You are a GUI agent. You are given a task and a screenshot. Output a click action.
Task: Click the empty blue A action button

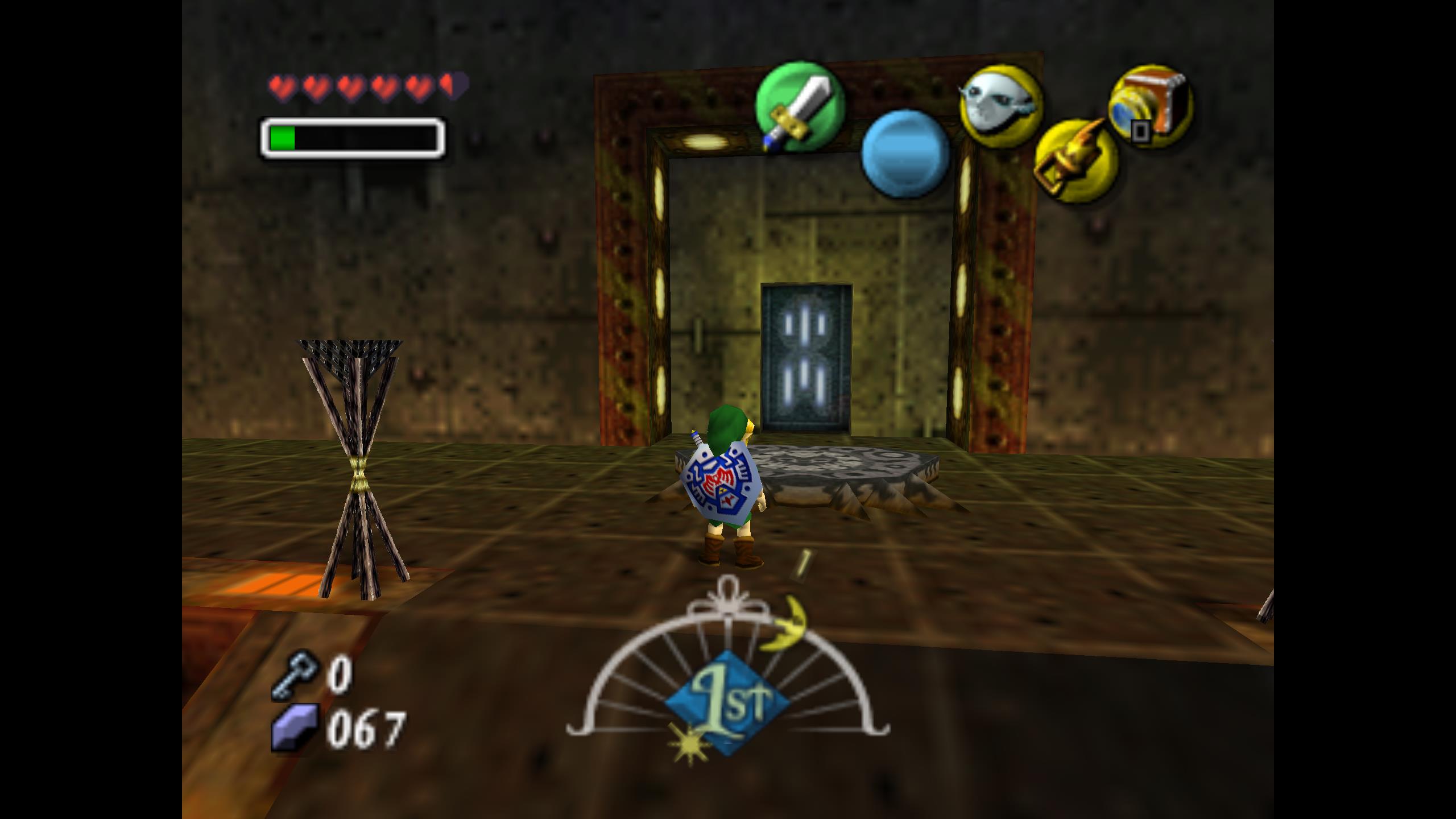click(905, 154)
